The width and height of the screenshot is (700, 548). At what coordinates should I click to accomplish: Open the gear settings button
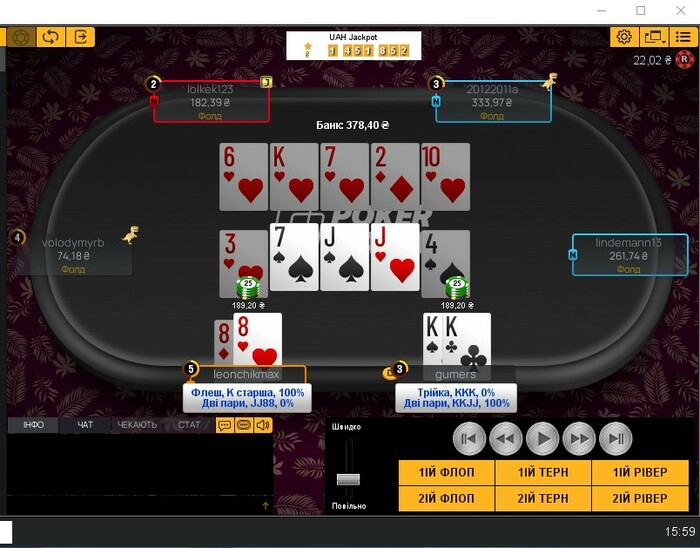tap(624, 37)
